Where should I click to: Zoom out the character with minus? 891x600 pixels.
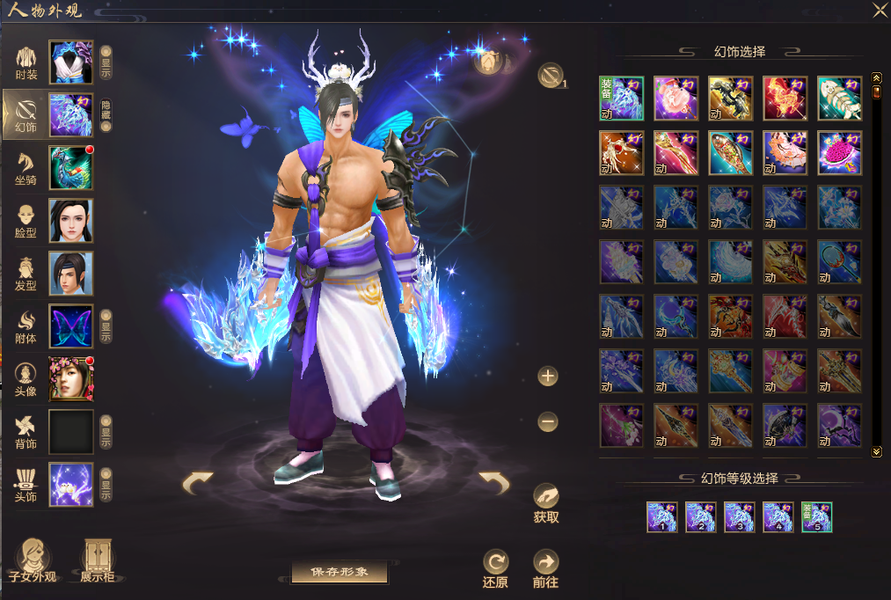click(547, 422)
